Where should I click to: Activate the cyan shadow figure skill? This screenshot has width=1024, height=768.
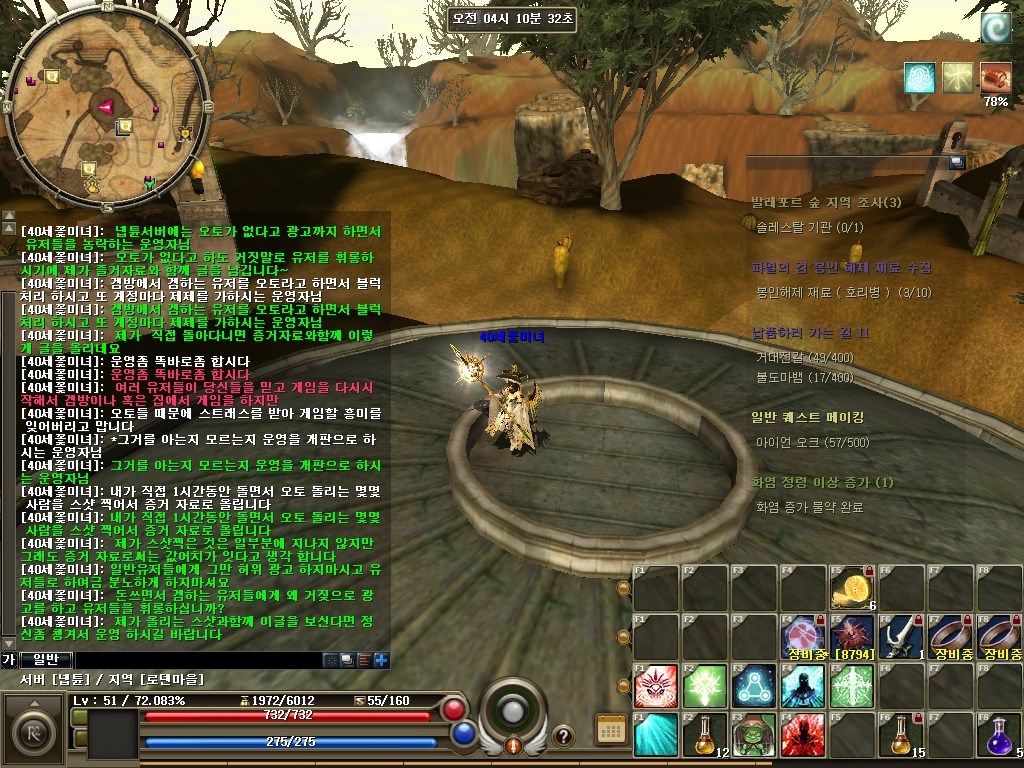(803, 685)
